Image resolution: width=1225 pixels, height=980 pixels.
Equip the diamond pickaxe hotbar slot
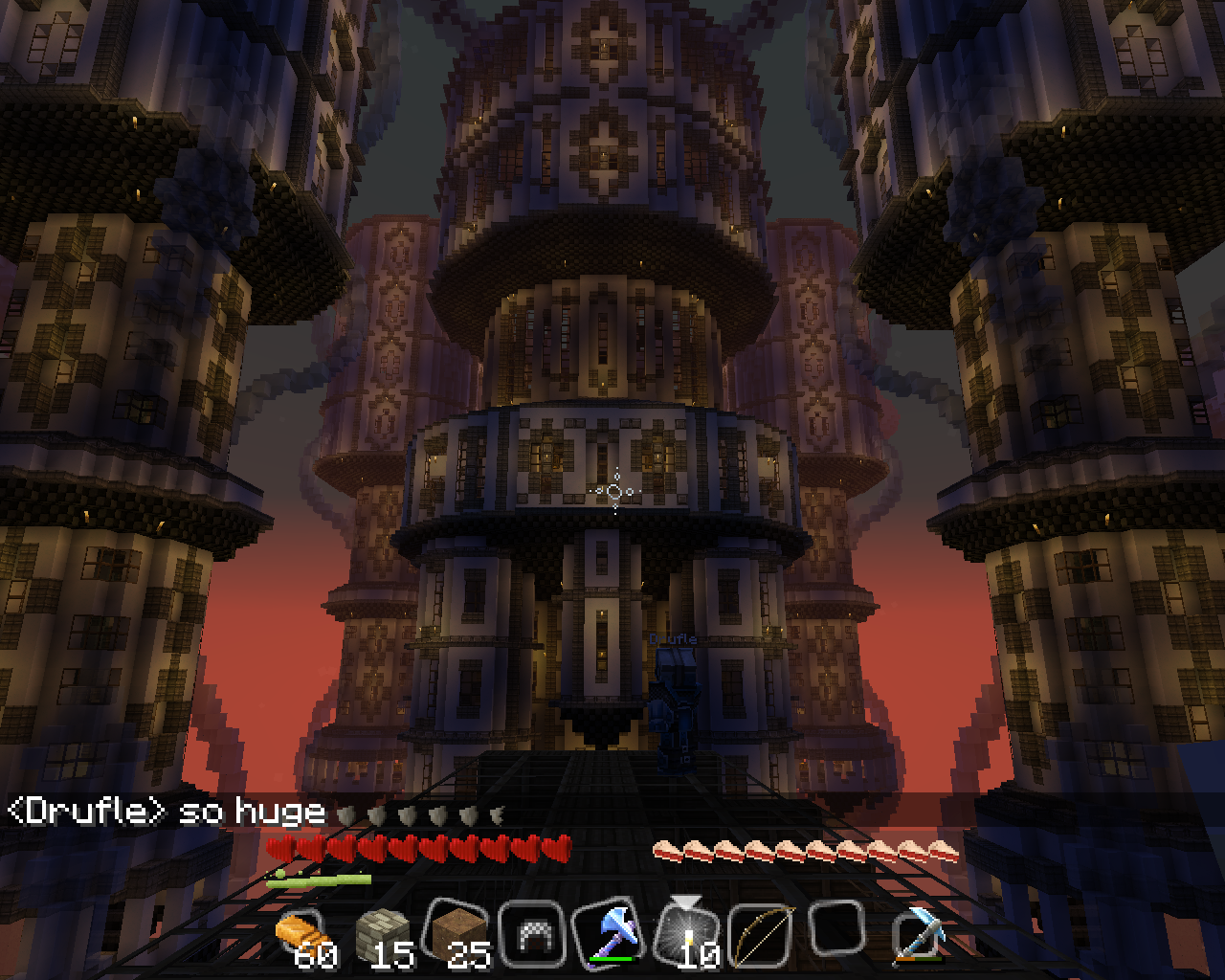point(917,932)
